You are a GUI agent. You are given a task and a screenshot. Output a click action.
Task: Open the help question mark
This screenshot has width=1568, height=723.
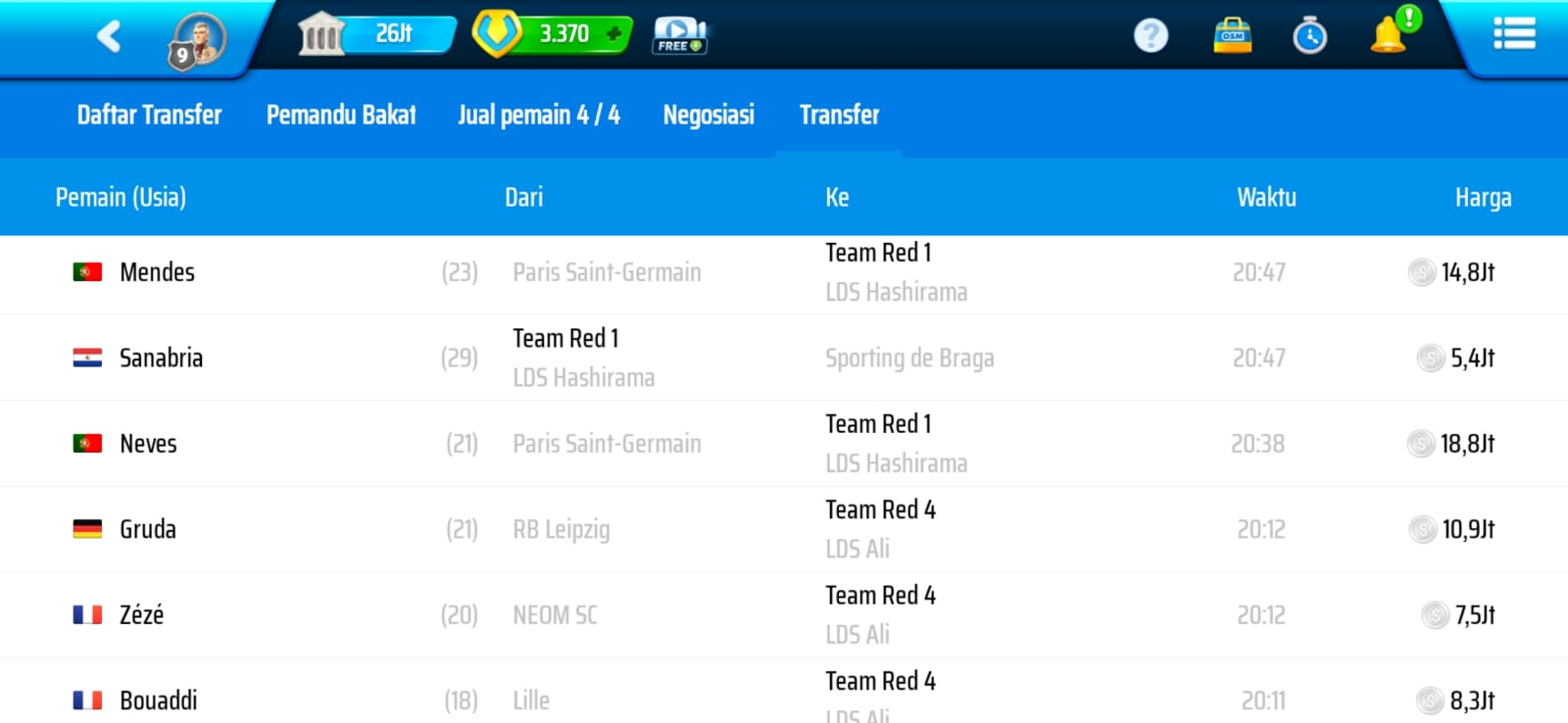pos(1151,36)
